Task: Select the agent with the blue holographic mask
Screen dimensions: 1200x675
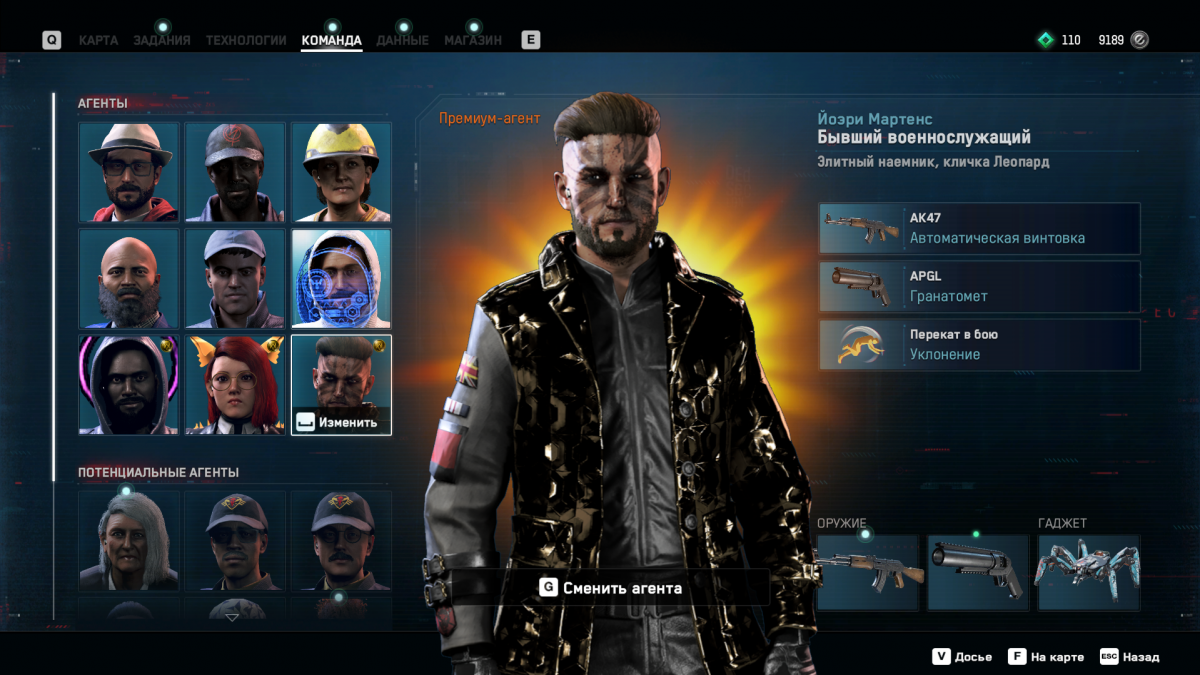Action: (x=341, y=278)
